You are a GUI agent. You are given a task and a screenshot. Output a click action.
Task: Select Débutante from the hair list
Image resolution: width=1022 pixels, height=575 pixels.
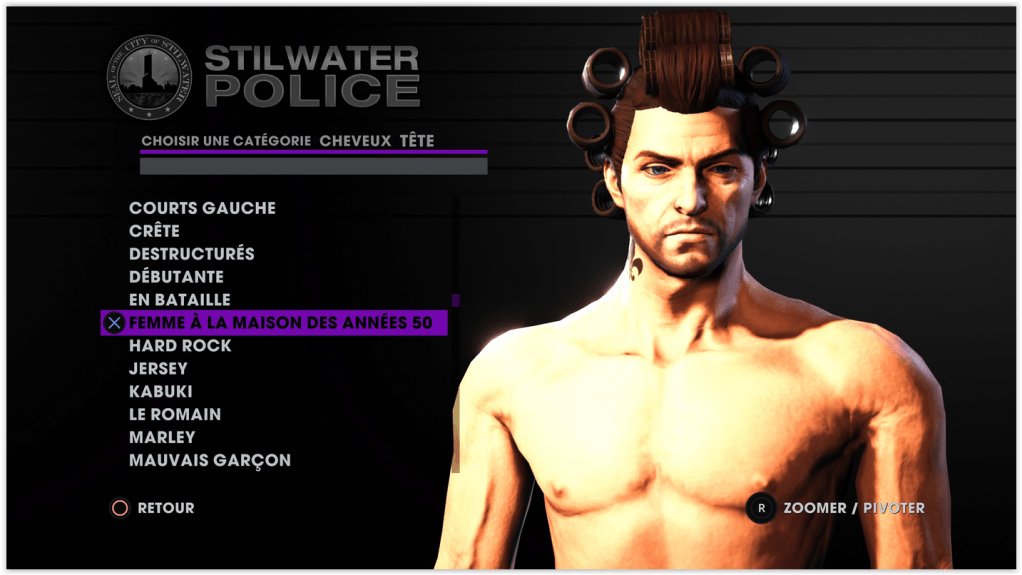176,277
